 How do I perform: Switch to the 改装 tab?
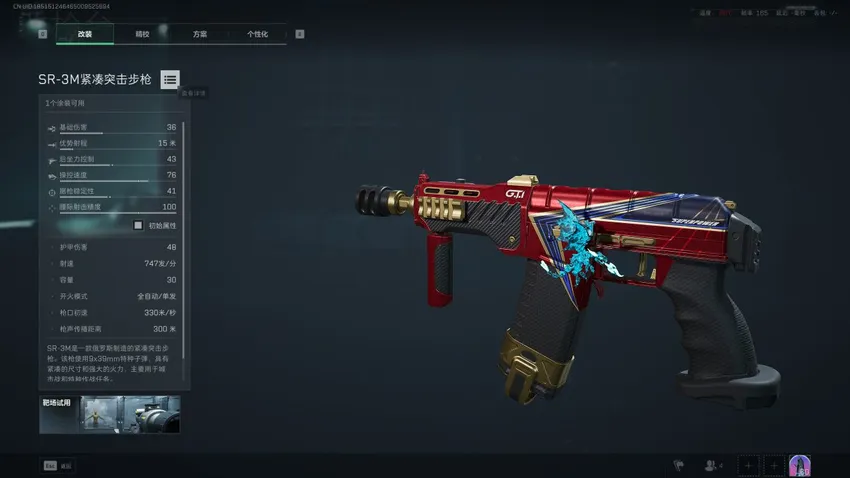(x=84, y=34)
